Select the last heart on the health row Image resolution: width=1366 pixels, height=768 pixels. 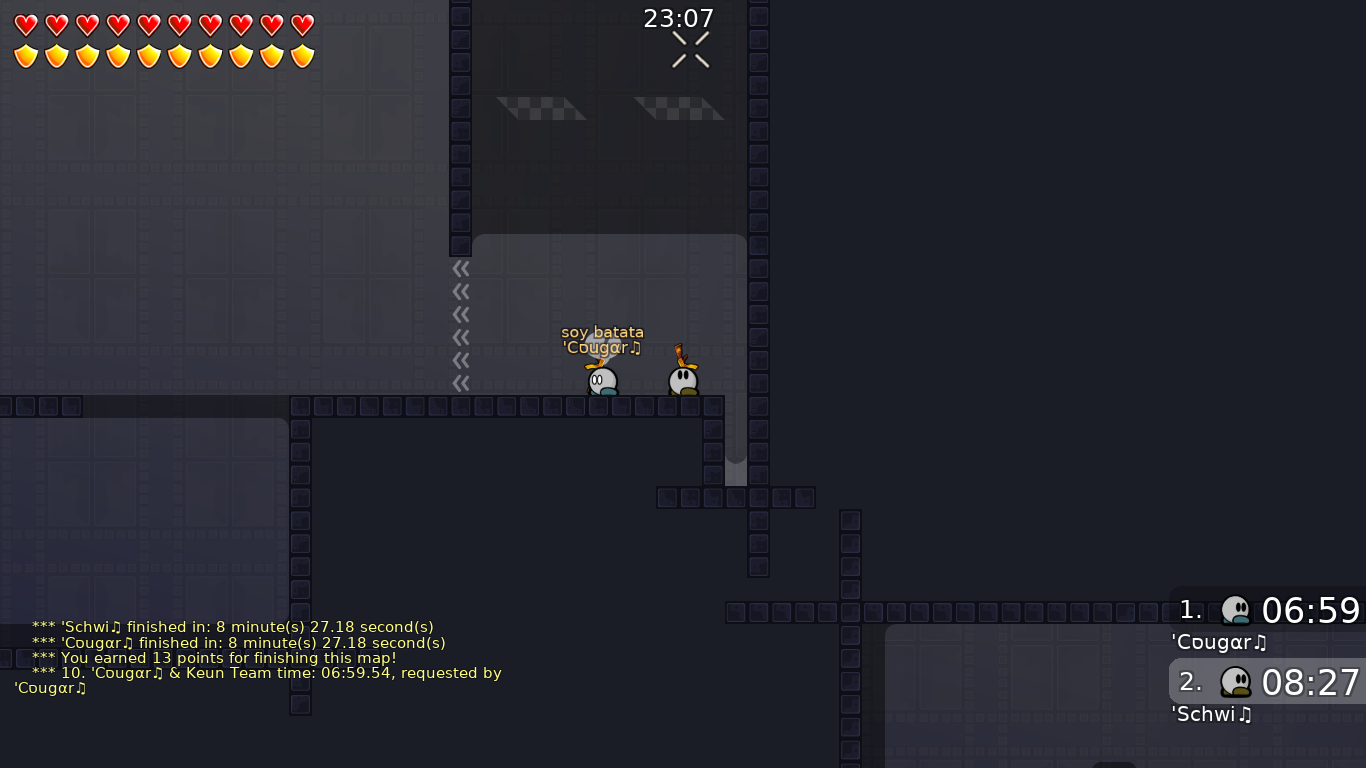point(301,26)
